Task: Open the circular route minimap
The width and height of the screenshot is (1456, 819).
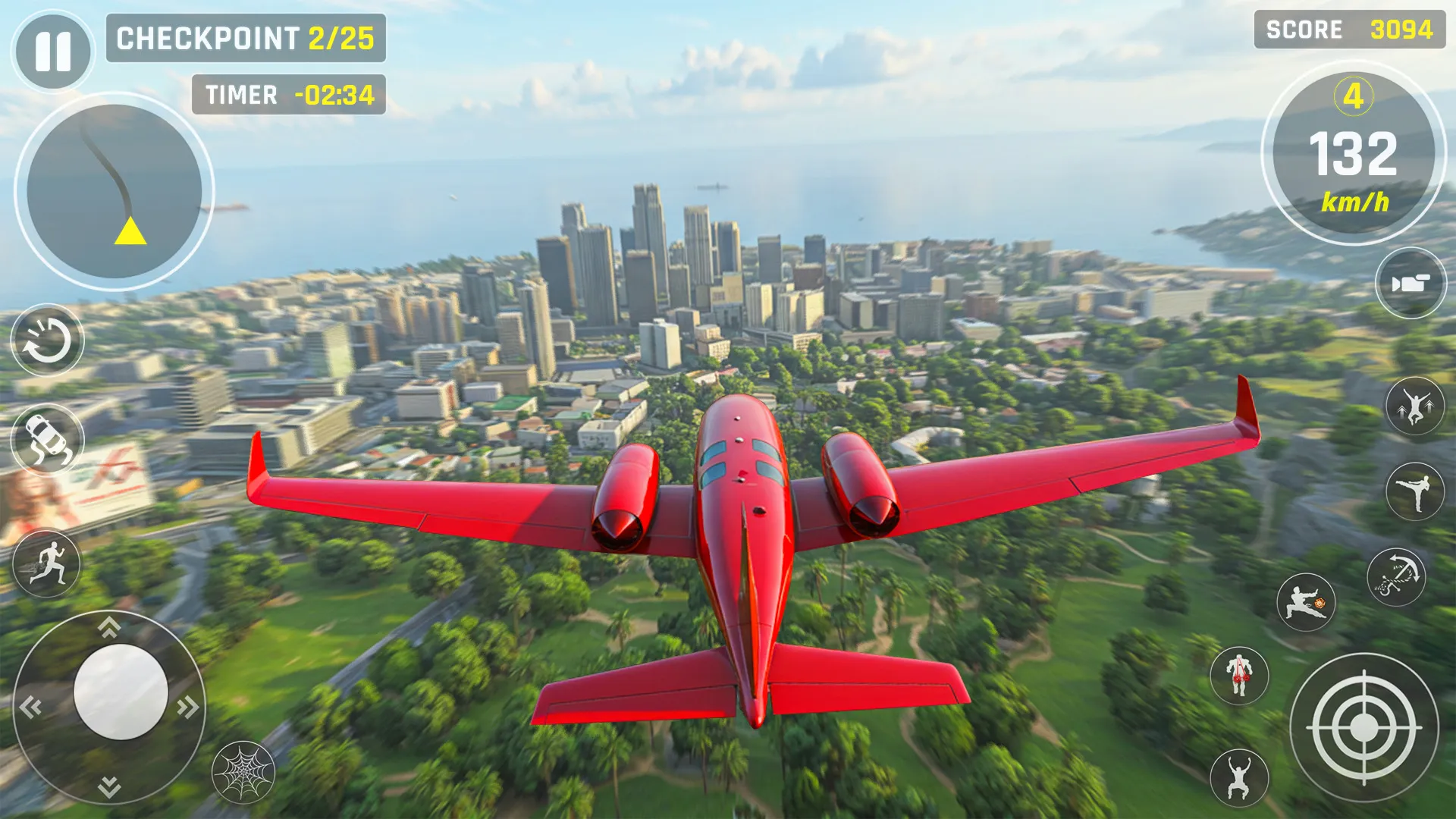Action: tap(115, 191)
